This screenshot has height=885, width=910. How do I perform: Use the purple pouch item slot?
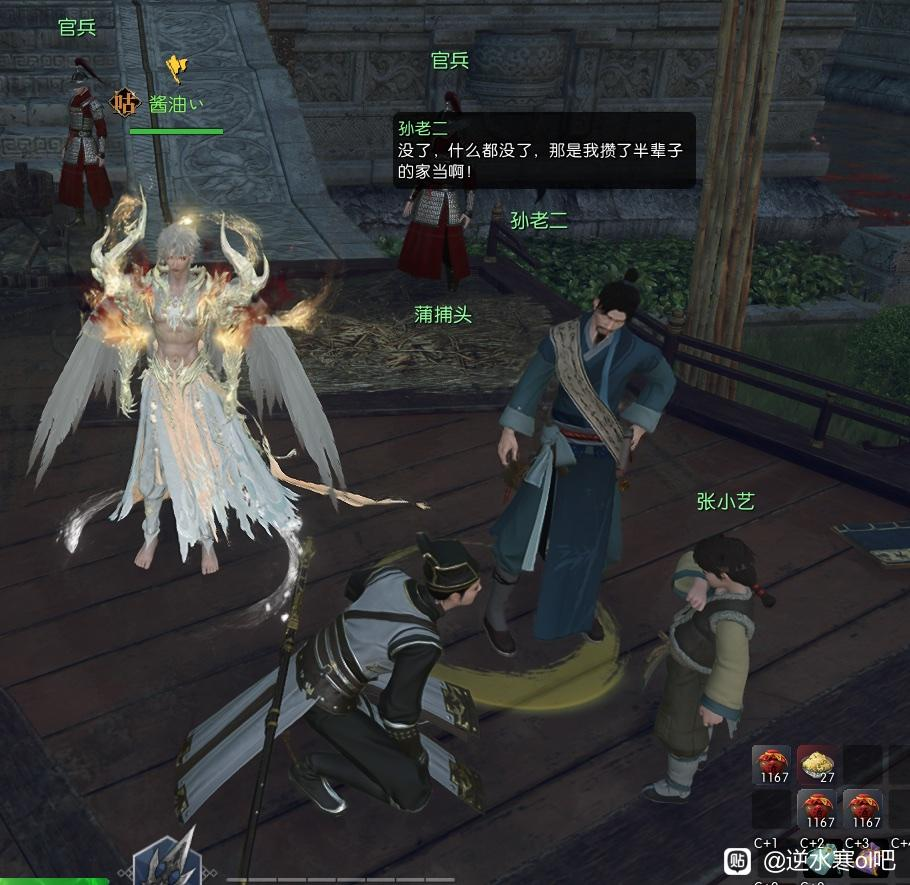pos(868,858)
